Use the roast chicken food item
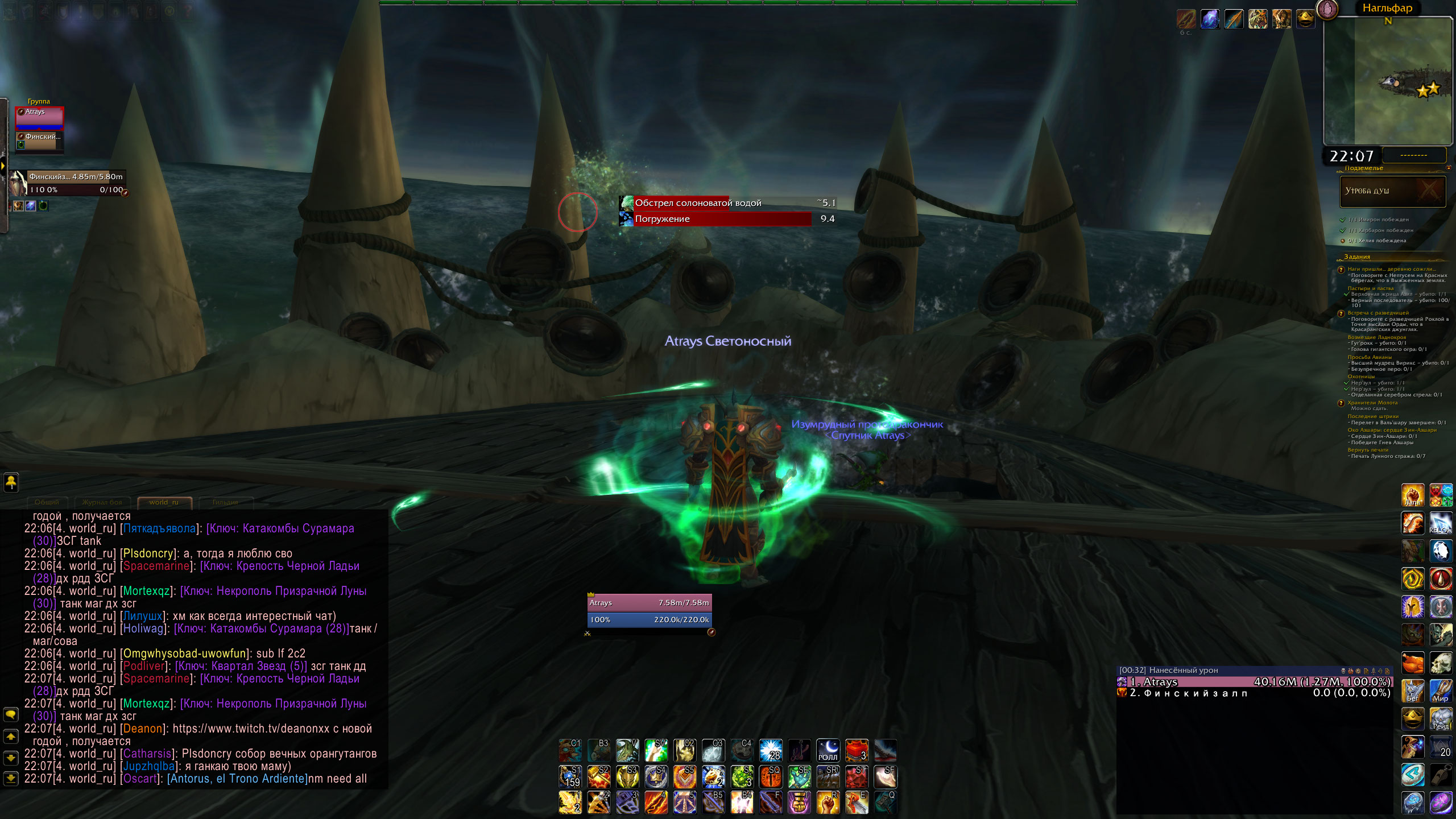The height and width of the screenshot is (819, 1456). [1413, 663]
